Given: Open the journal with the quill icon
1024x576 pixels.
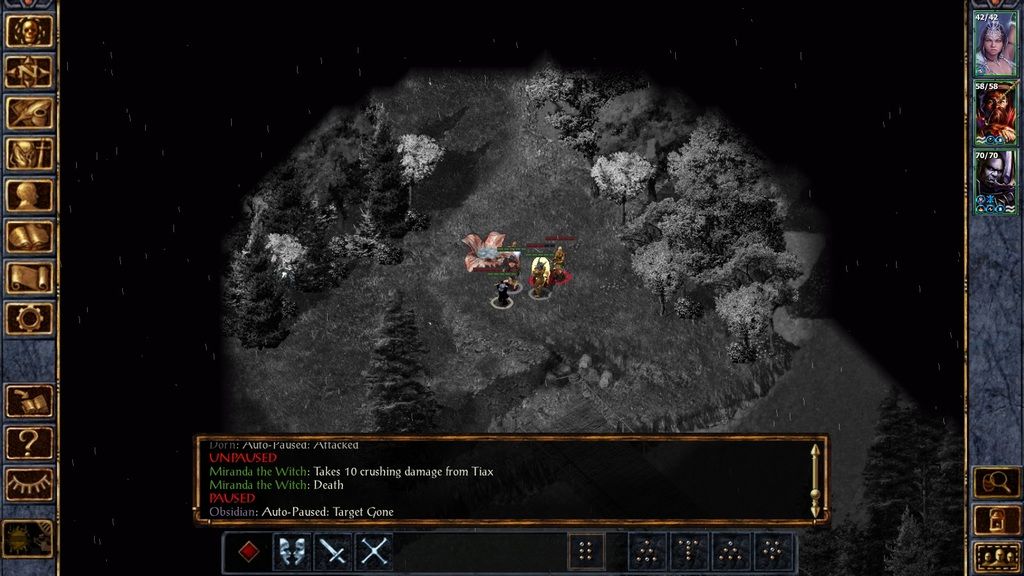Looking at the screenshot, I should (x=29, y=113).
